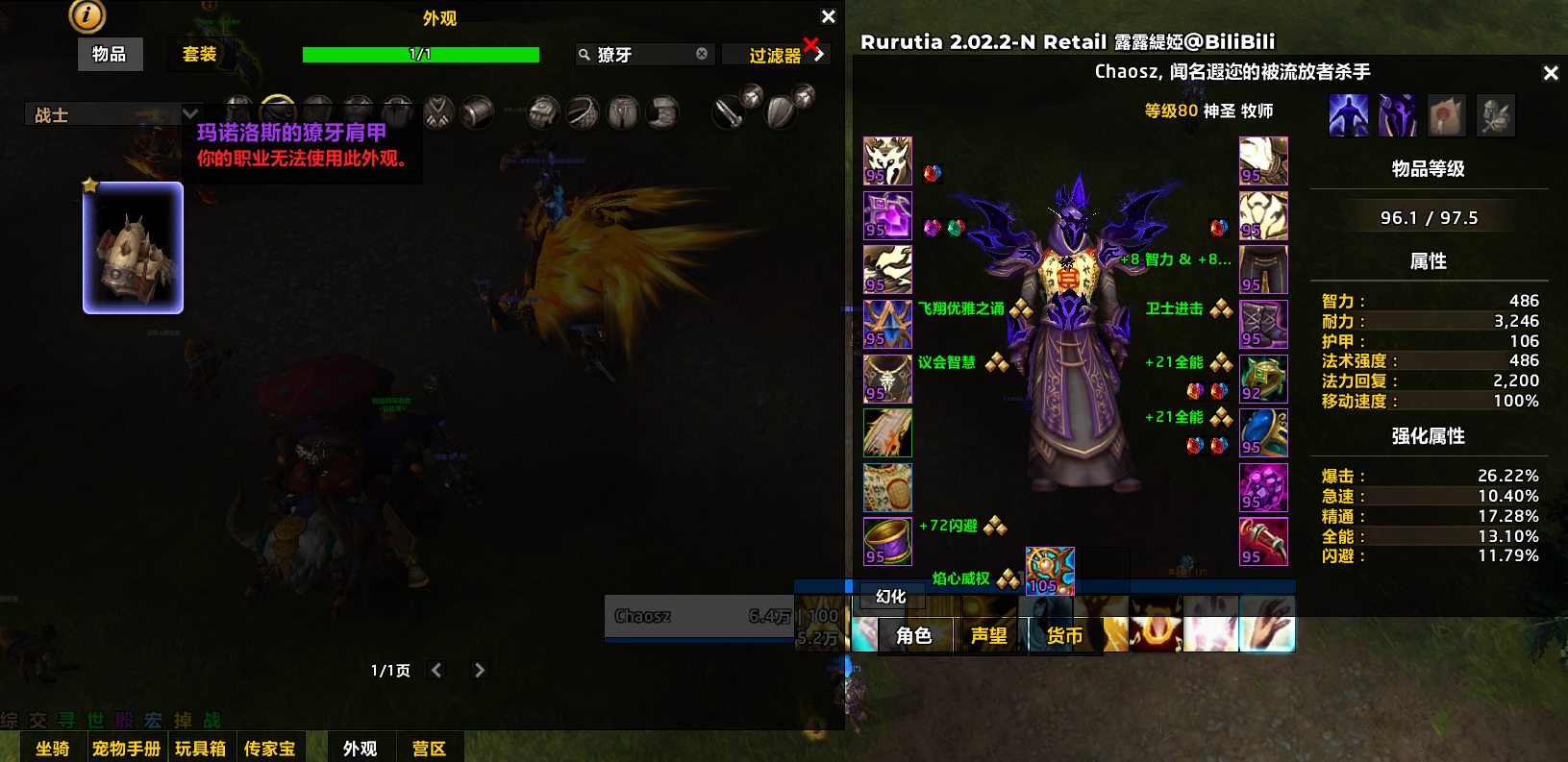Switch to the 玩具箱 toy box tab
Screen dimensions: 1568x762
[200, 748]
